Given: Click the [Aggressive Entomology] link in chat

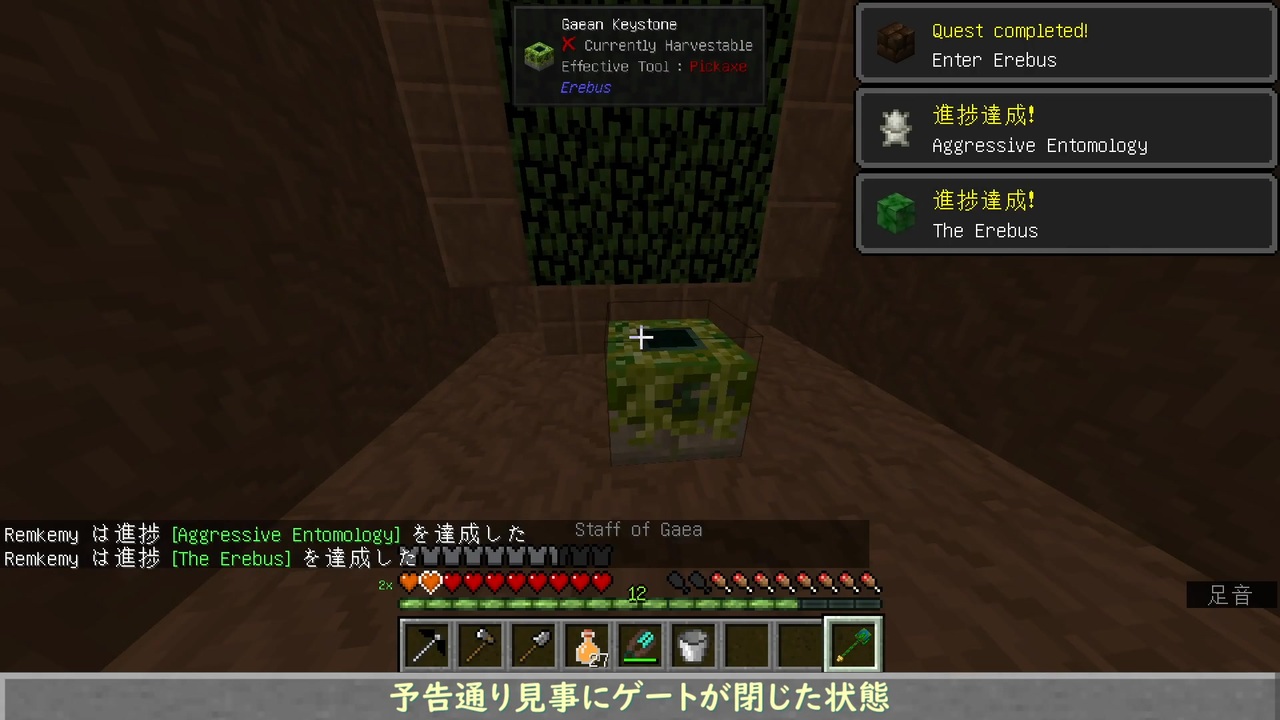Looking at the screenshot, I should (x=285, y=535).
